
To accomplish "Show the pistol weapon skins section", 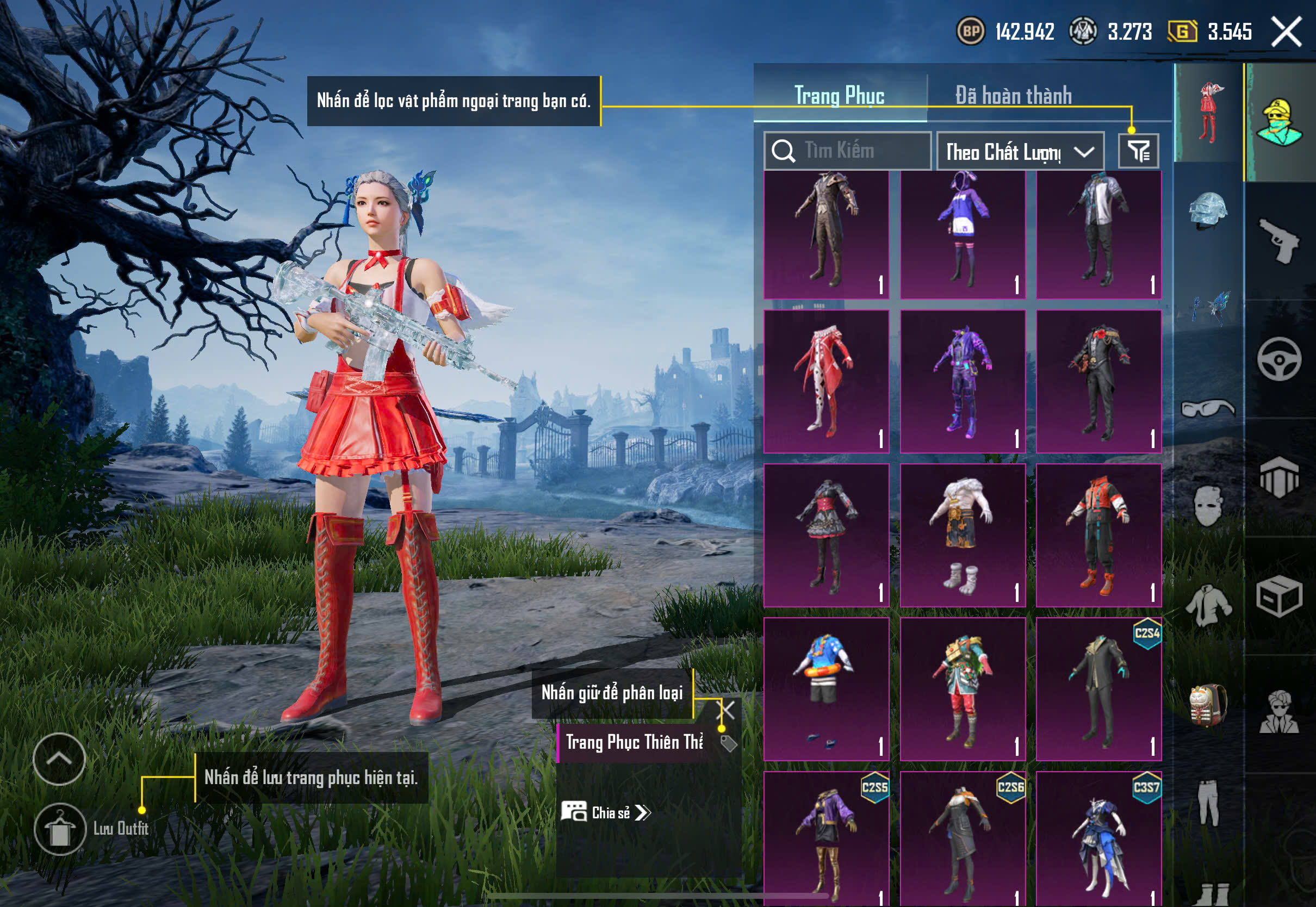I will [x=1280, y=240].
